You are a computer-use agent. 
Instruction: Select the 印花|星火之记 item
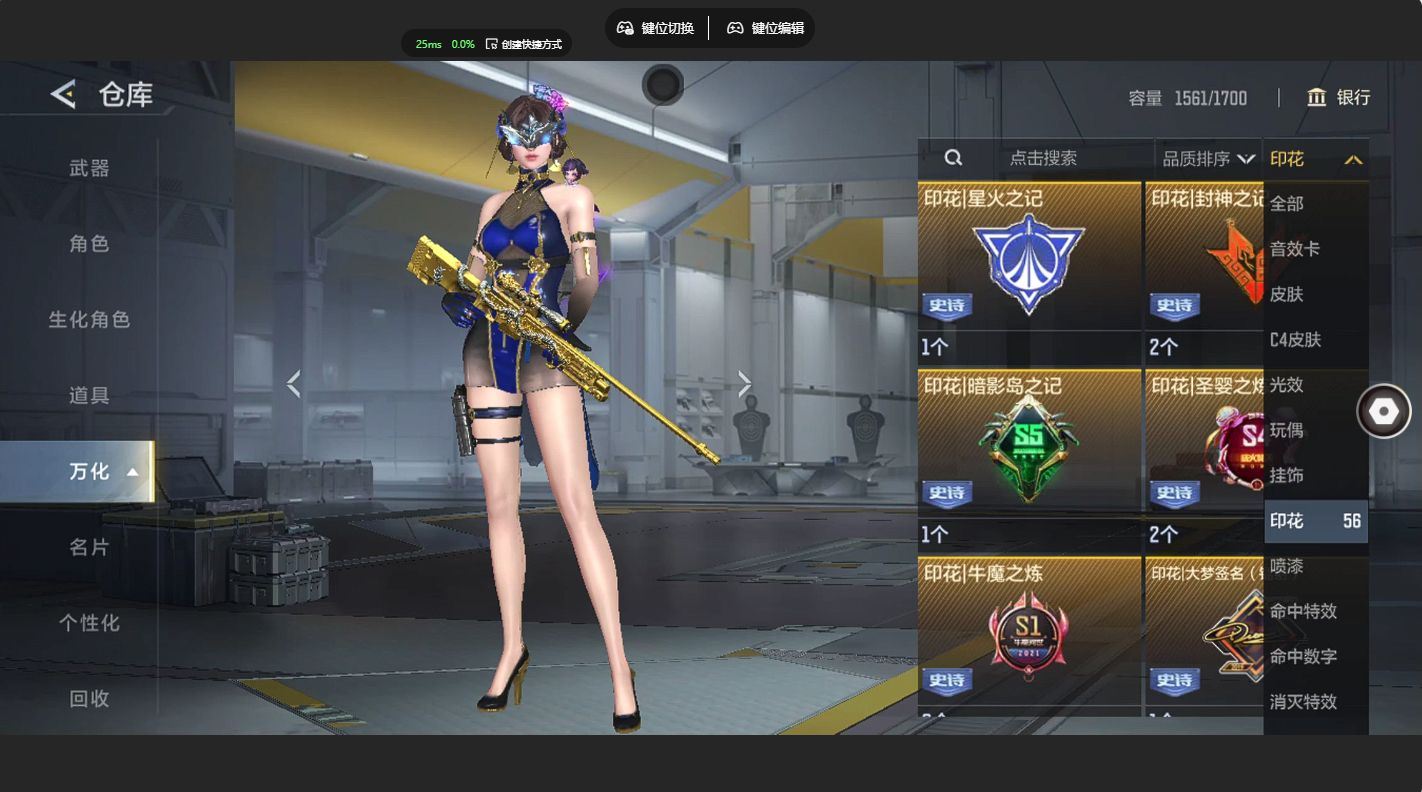(x=1029, y=260)
